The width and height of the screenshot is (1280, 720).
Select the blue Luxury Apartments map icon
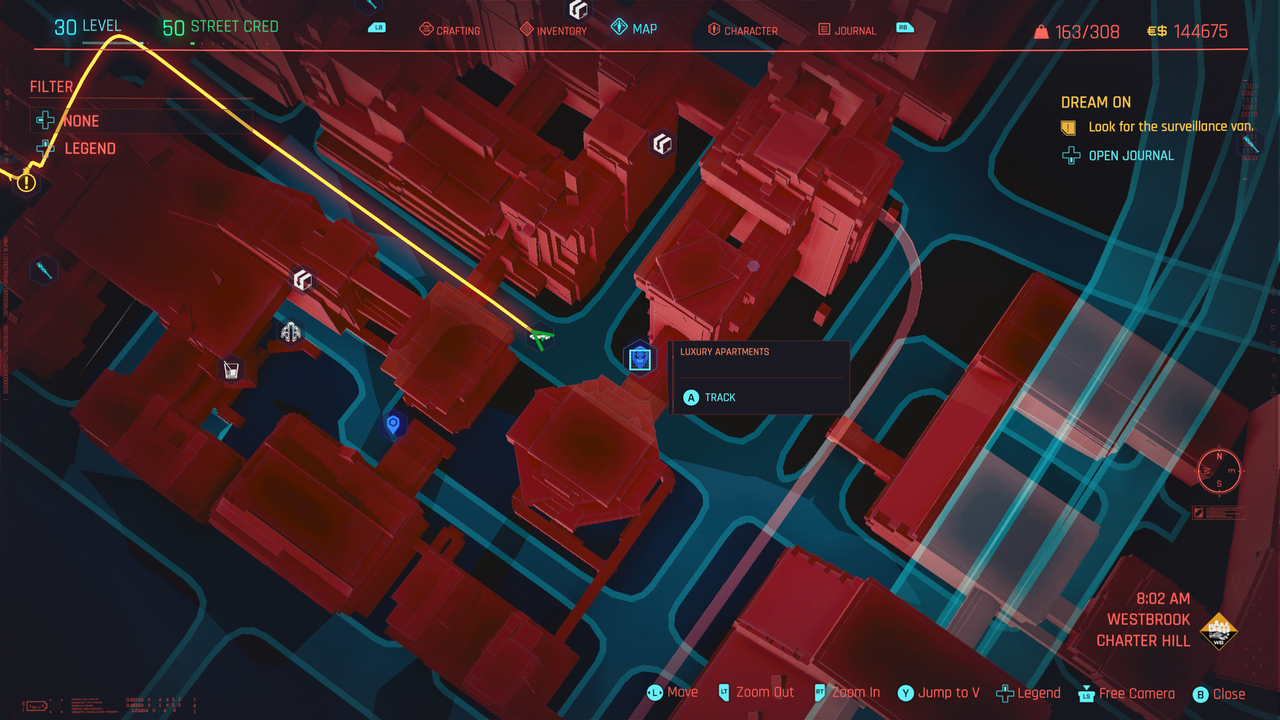coord(638,358)
